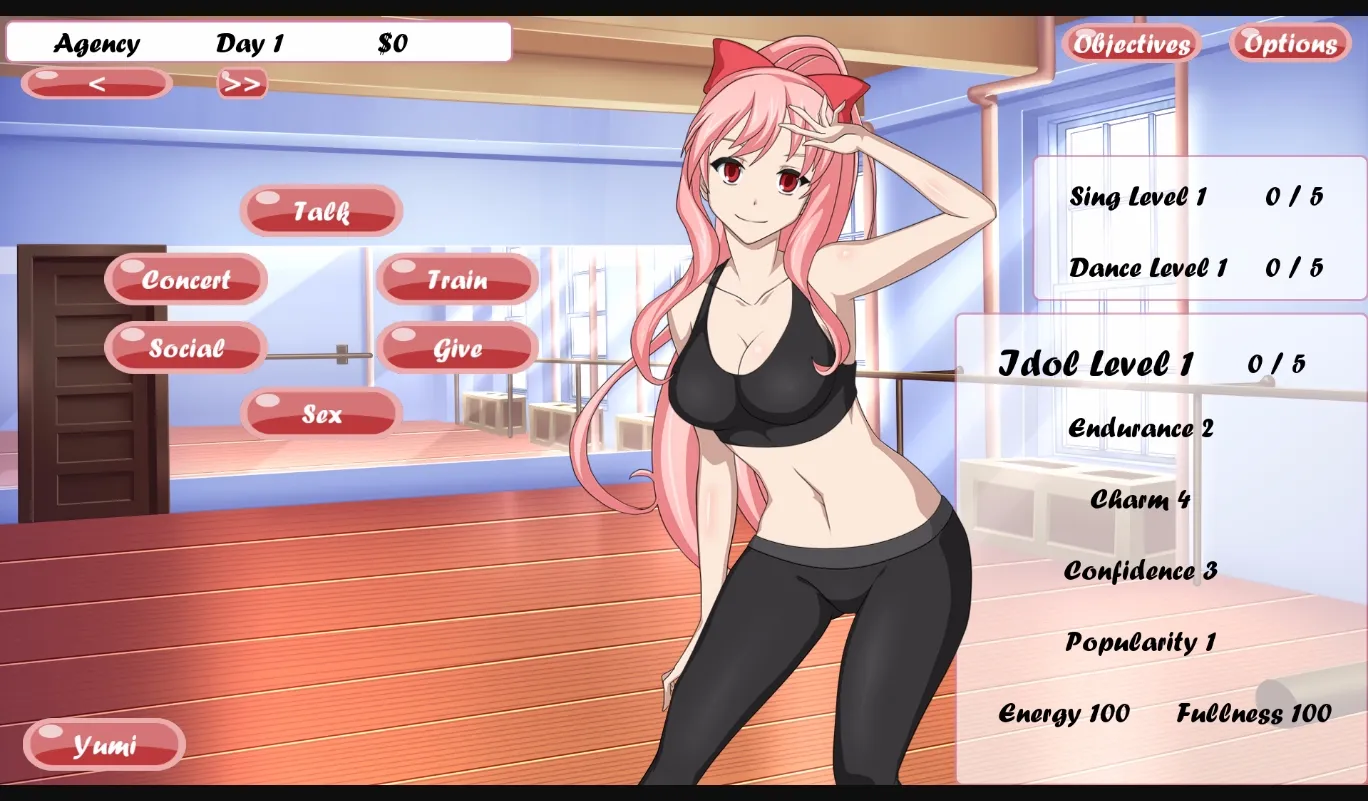The height and width of the screenshot is (801, 1368).
Task: Open the game Options
Action: tap(1288, 43)
